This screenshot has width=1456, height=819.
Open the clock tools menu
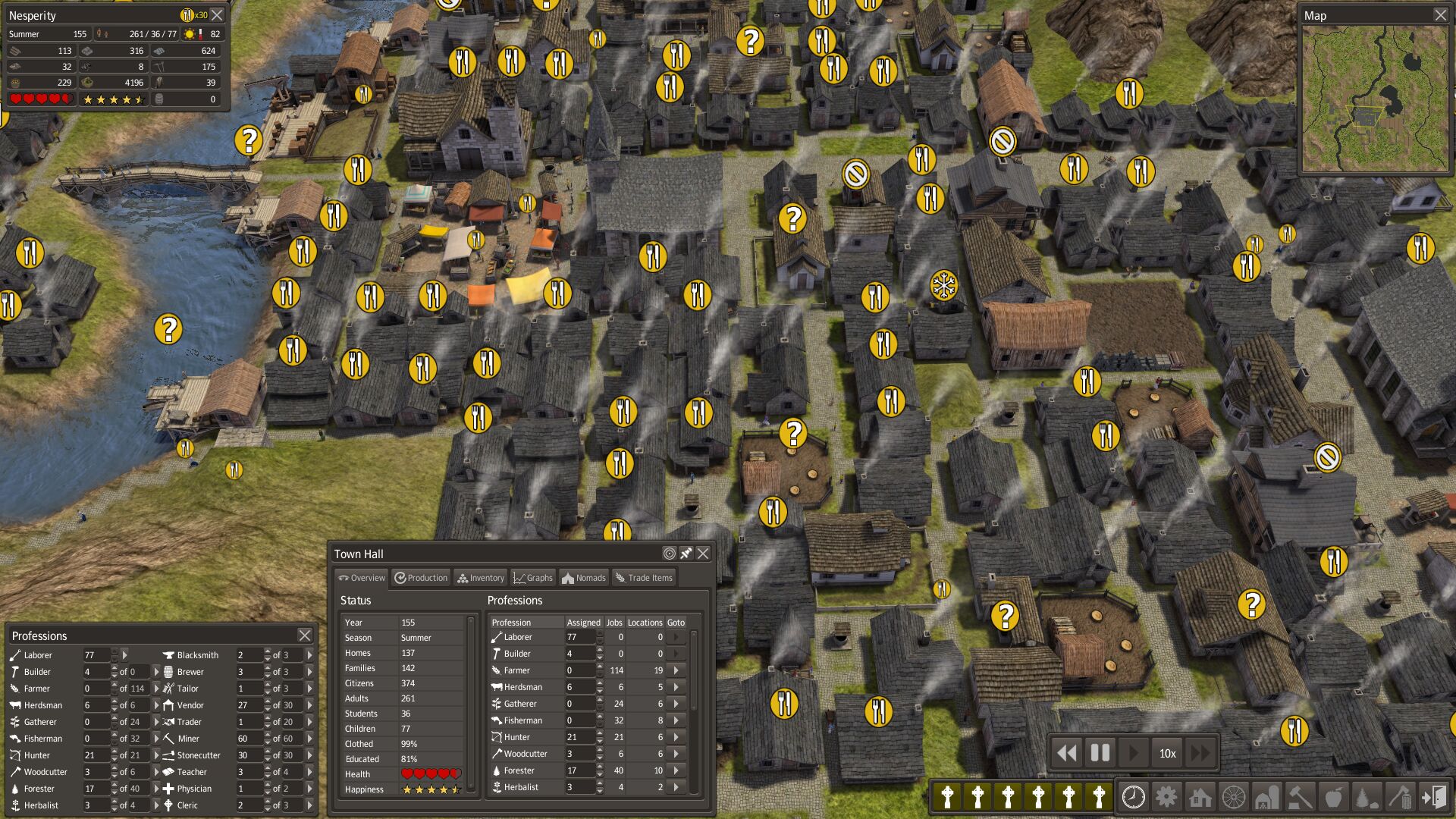point(1133,797)
